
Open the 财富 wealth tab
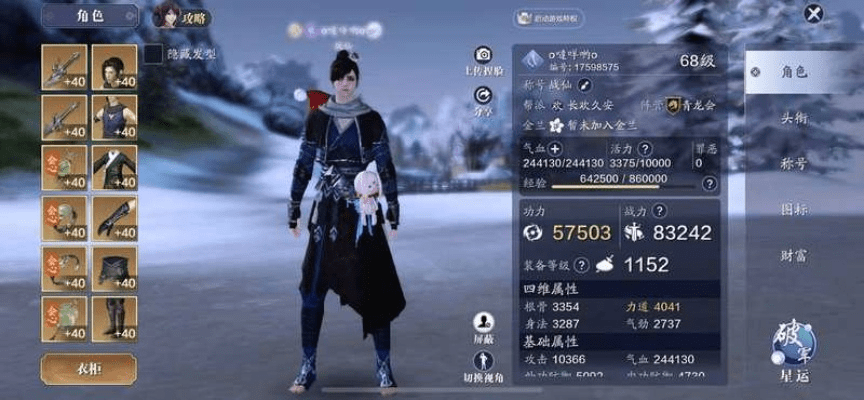tap(794, 256)
